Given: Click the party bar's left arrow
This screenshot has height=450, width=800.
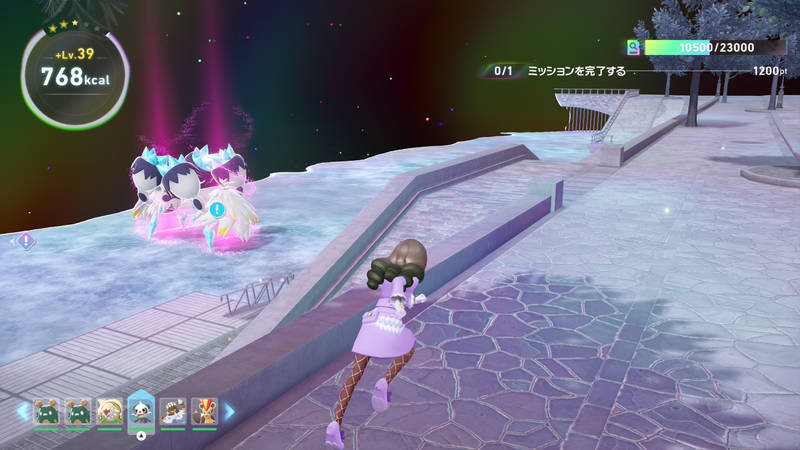Looking at the screenshot, I should pyautogui.click(x=20, y=411).
